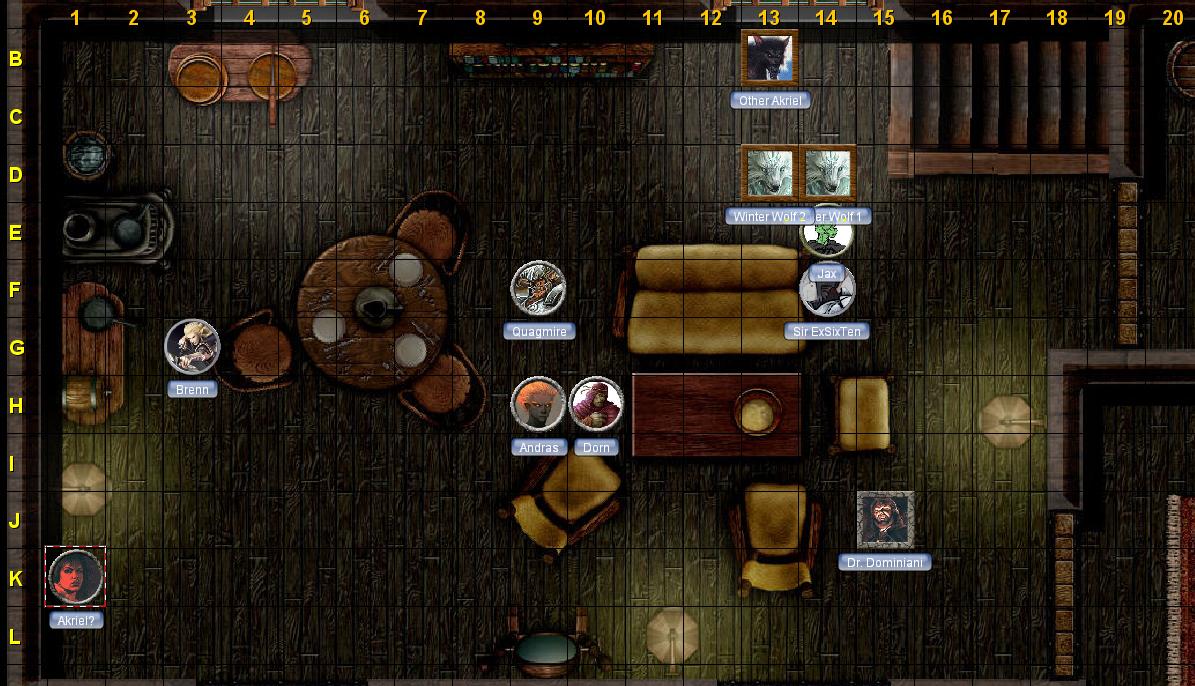Choose the Quagmire token

click(538, 288)
